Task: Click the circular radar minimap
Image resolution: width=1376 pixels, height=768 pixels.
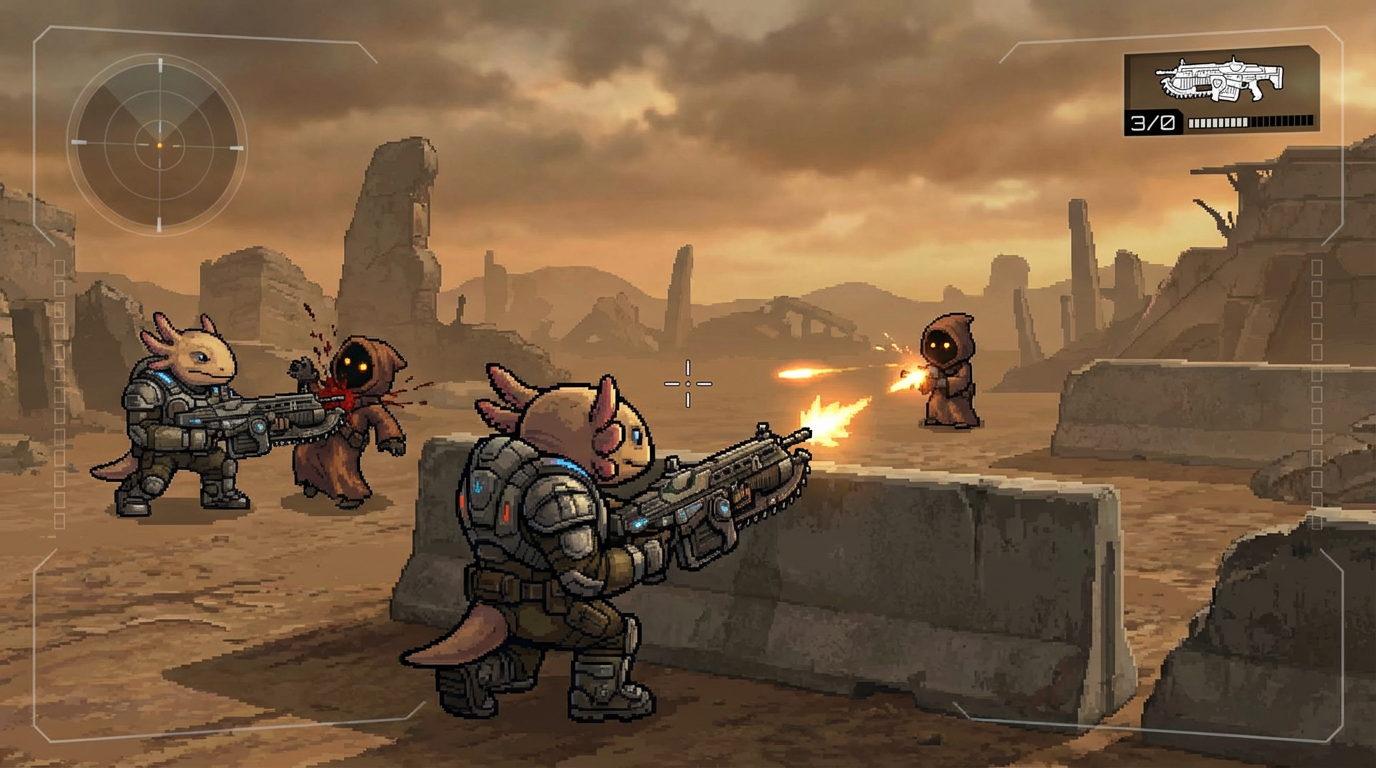Action: click(x=158, y=145)
